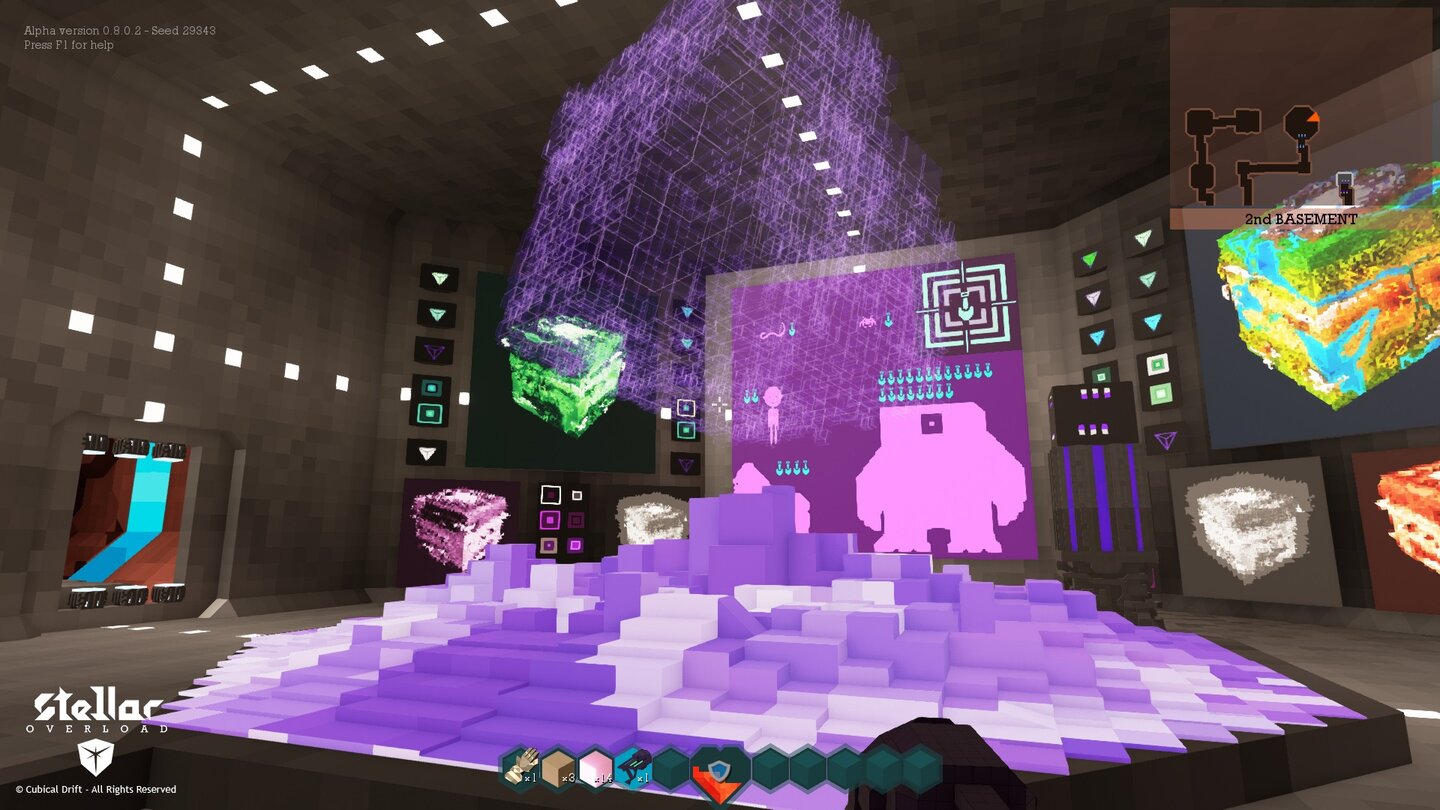Toggle the white square indicator beside the purple hologram

pyautogui.click(x=686, y=406)
